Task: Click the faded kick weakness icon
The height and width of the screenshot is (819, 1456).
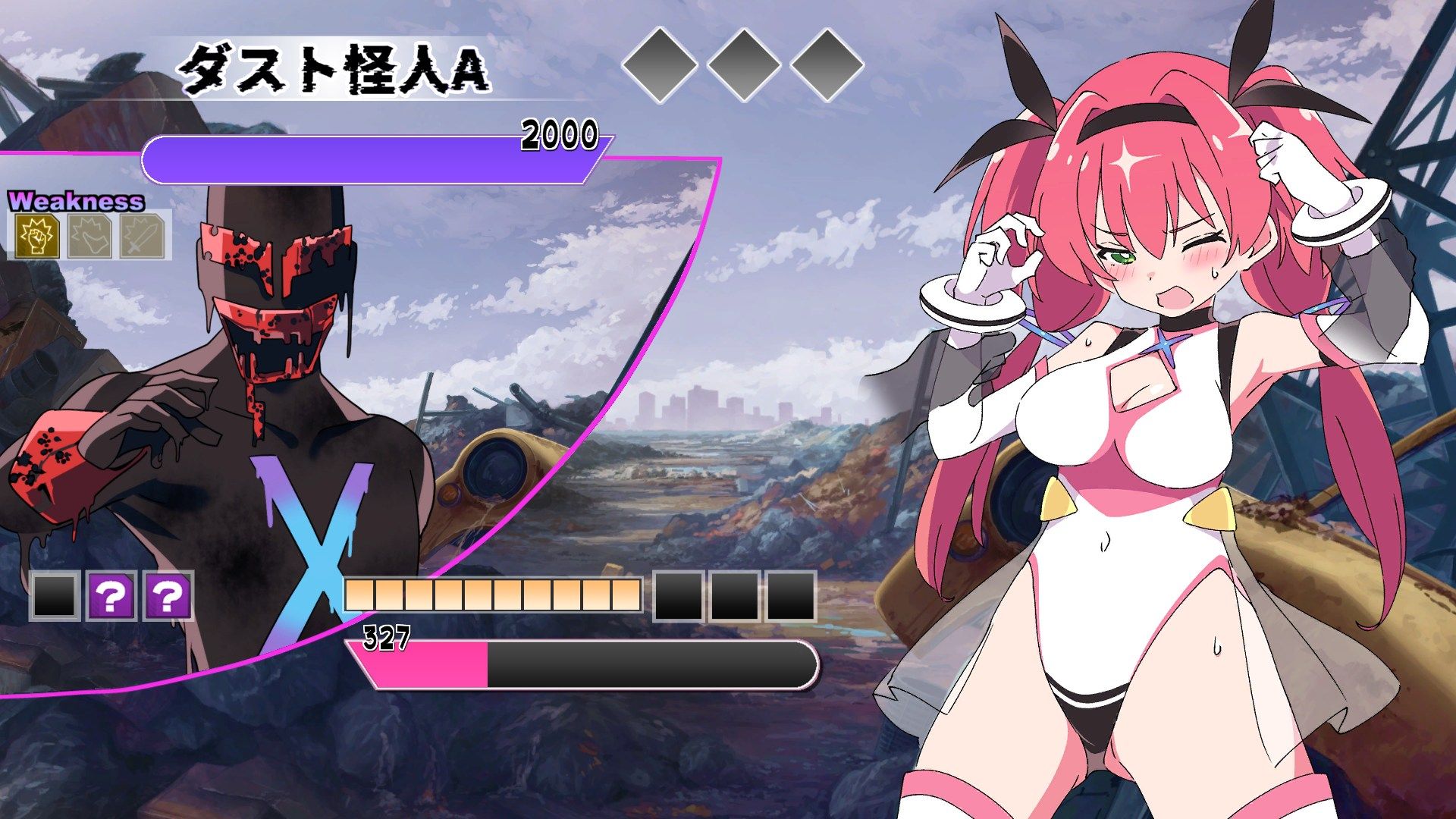Action: coord(90,237)
